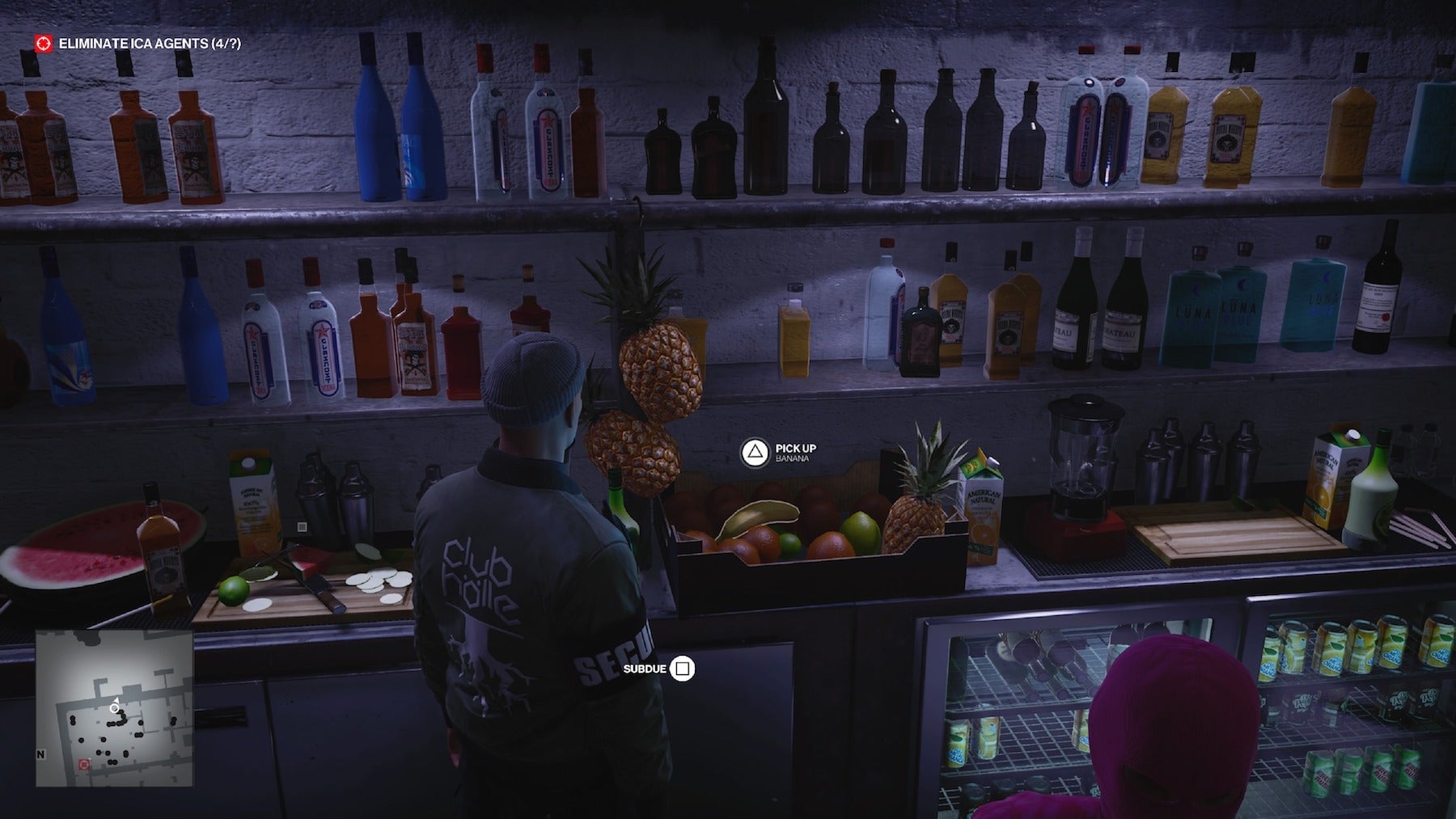Select the BANANA label under Pick Up
Screen dimensions: 1456x819
(794, 459)
